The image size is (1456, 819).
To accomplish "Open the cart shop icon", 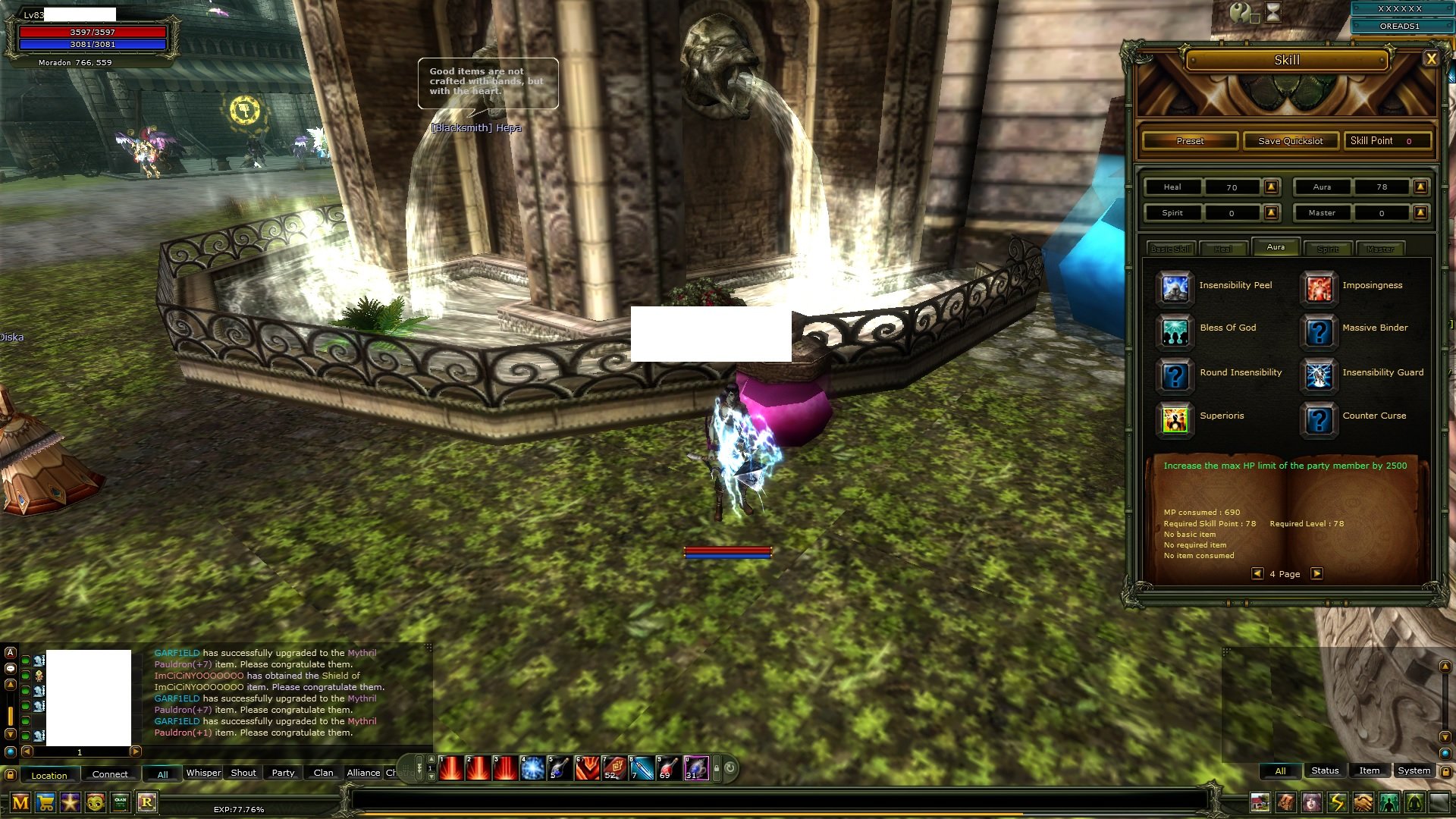I will pyautogui.click(x=45, y=802).
